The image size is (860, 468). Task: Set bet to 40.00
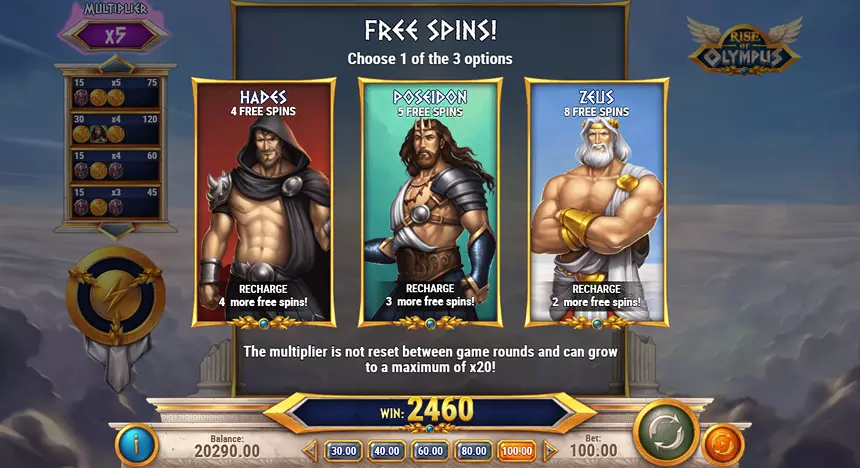386,451
